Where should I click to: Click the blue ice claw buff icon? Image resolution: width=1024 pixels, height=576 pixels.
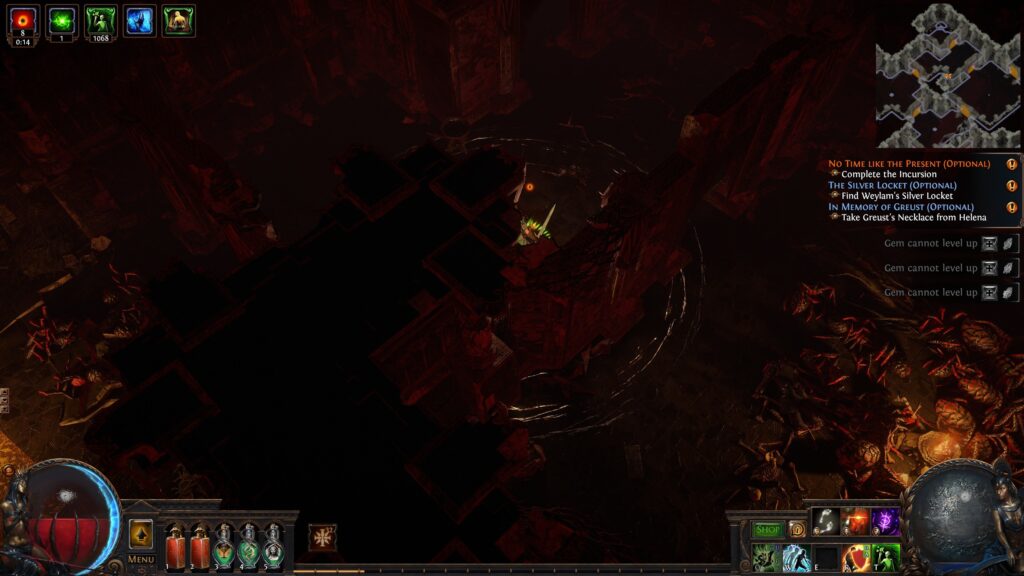point(139,20)
